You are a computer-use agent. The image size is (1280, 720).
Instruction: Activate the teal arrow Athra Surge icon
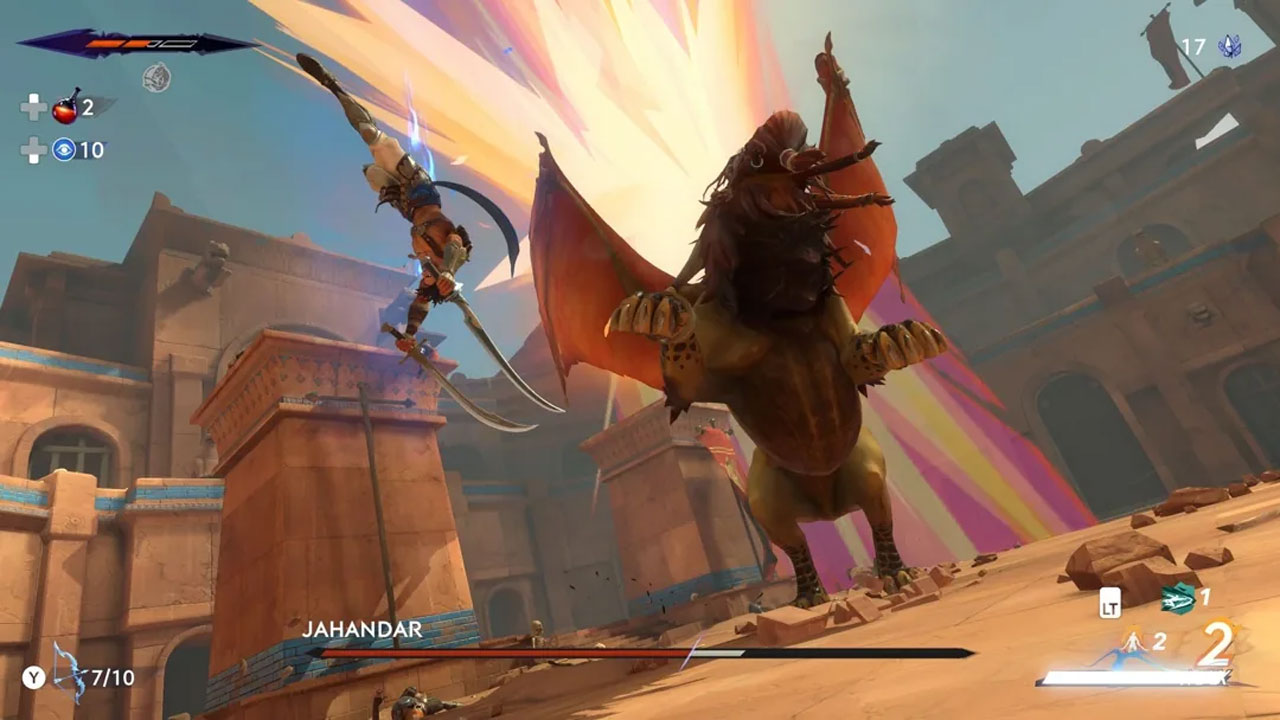[1177, 598]
